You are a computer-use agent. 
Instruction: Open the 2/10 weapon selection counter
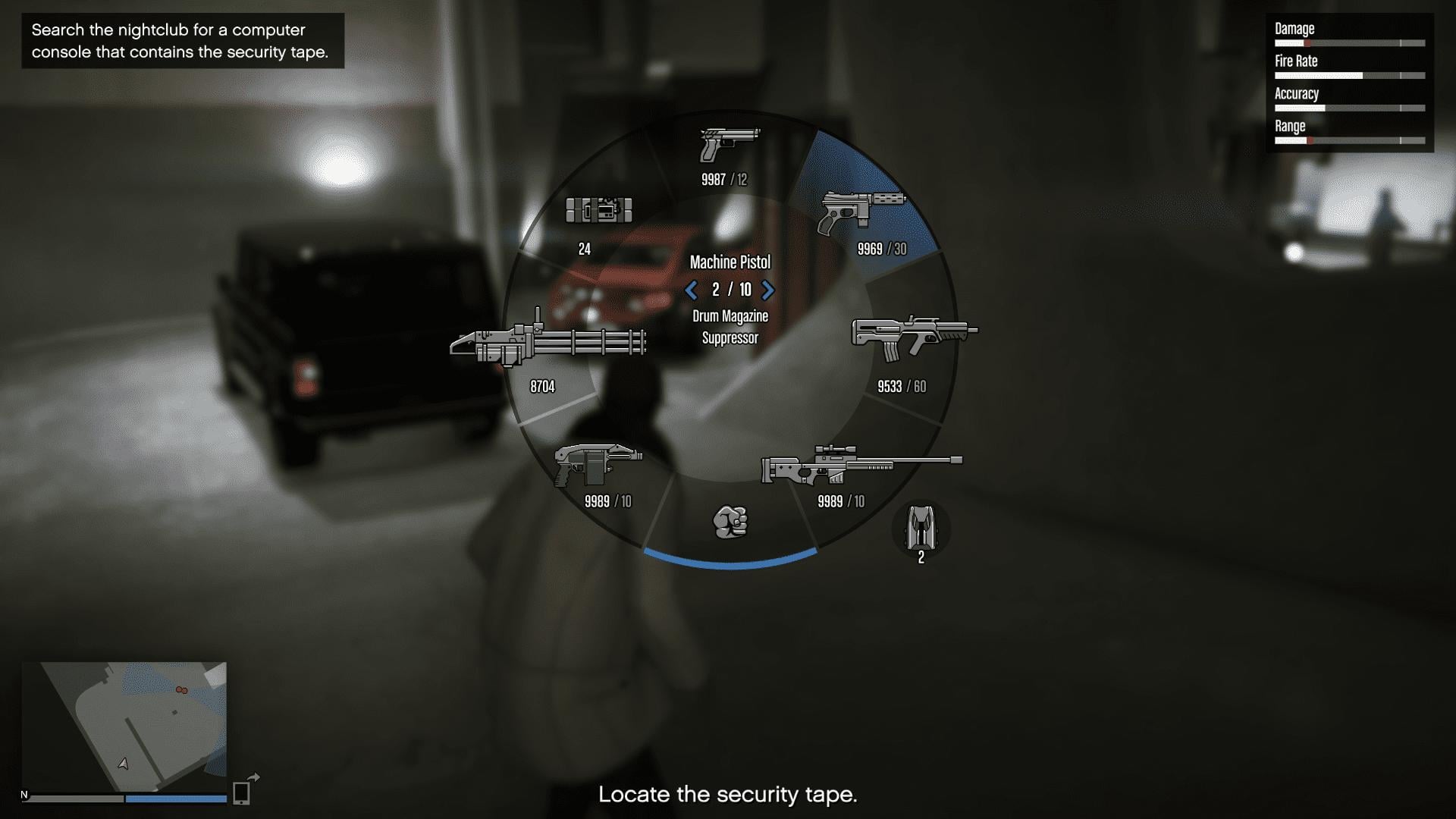click(730, 289)
